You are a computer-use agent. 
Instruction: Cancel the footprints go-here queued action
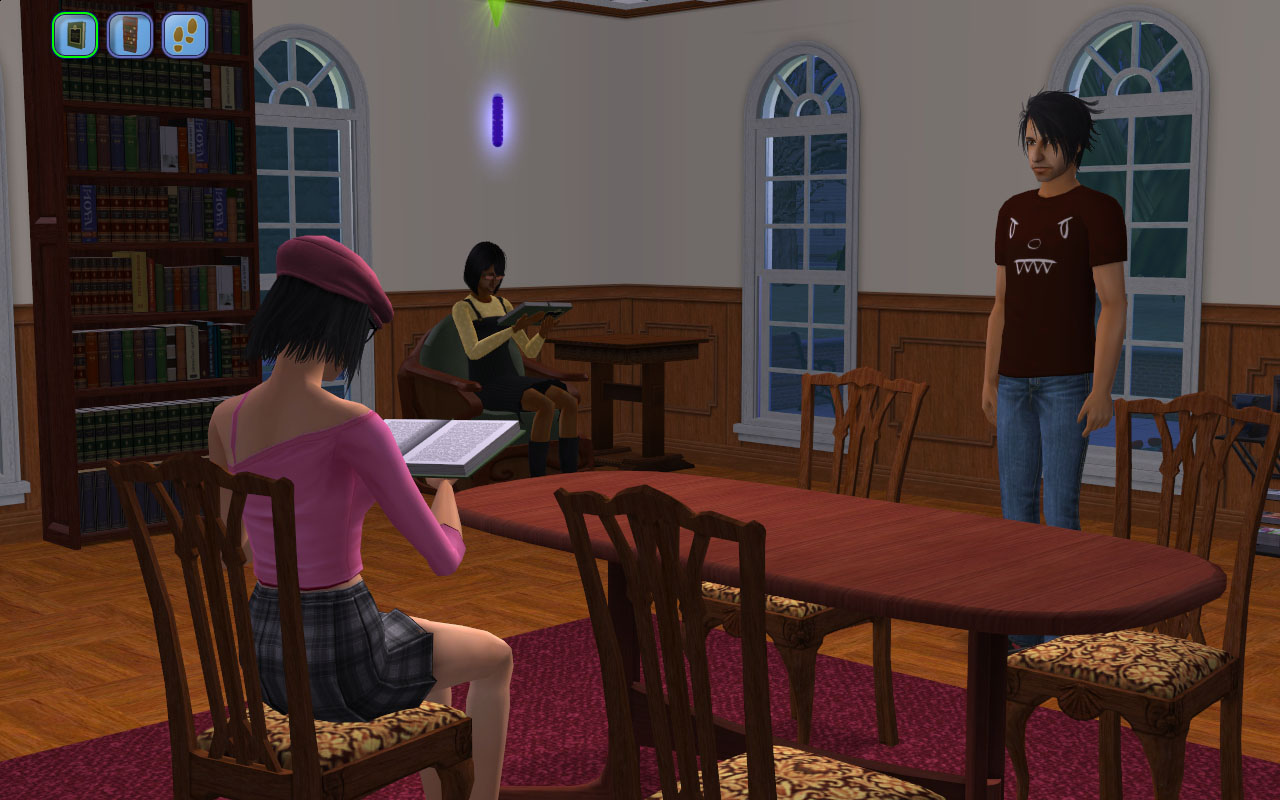[185, 35]
